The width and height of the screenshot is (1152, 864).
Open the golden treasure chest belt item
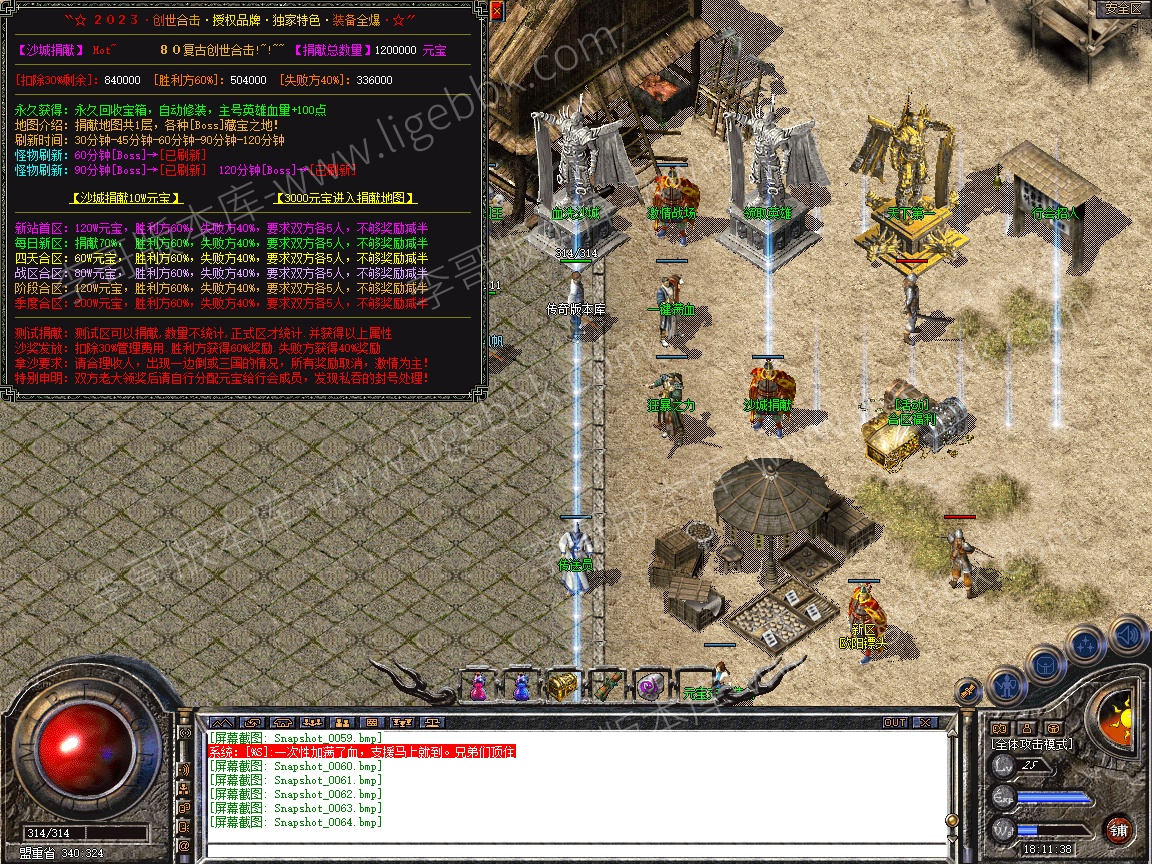click(563, 686)
